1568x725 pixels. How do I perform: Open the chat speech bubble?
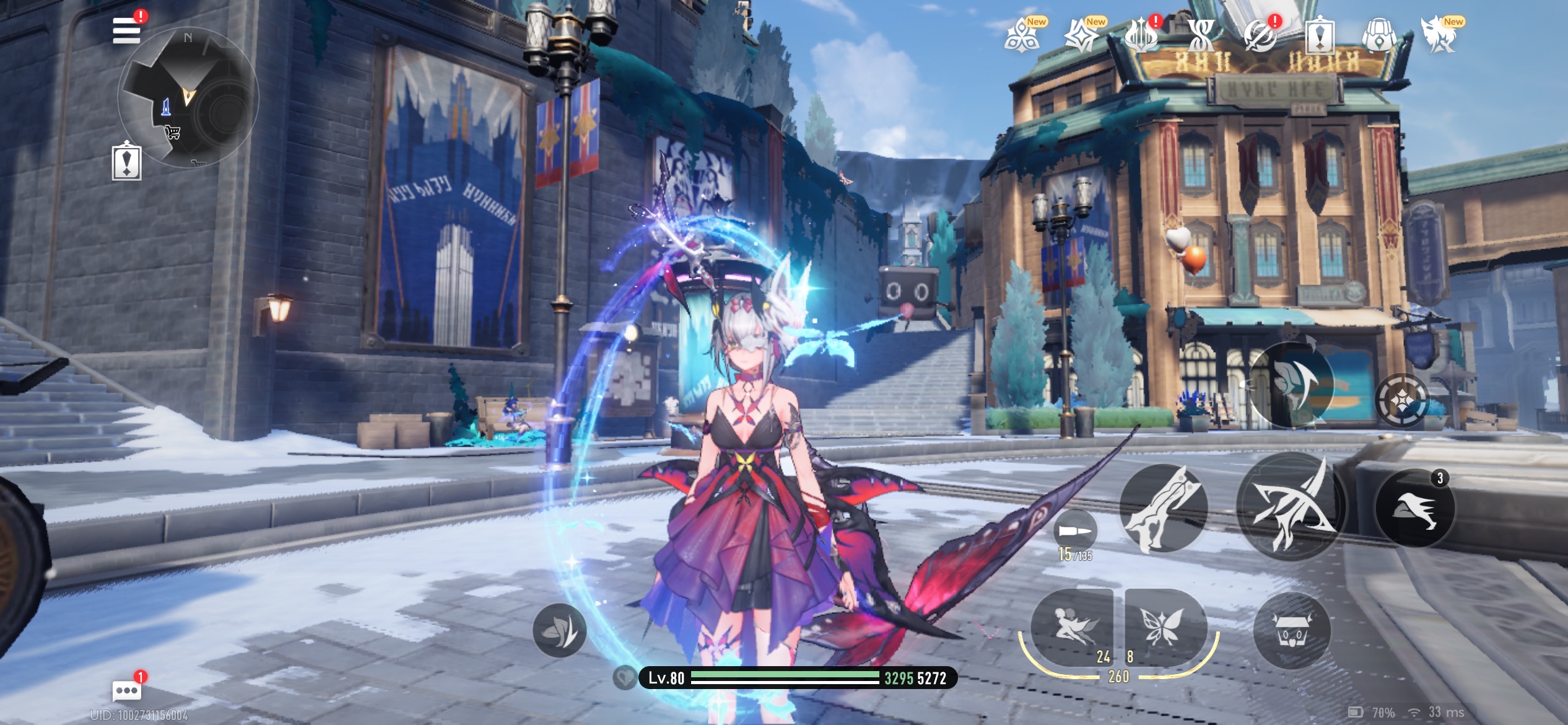(126, 690)
